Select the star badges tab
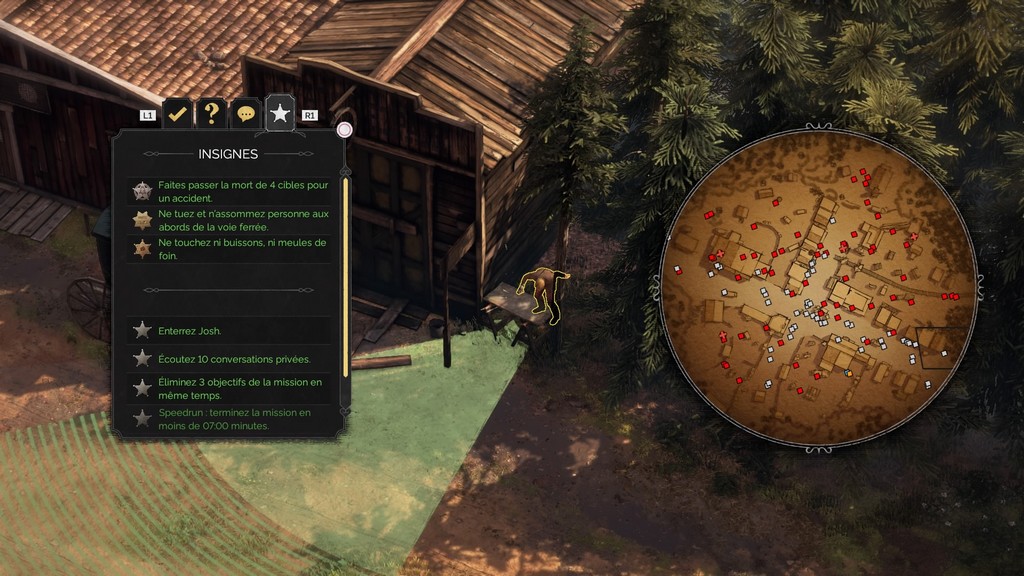This screenshot has width=1024, height=576. click(x=280, y=115)
